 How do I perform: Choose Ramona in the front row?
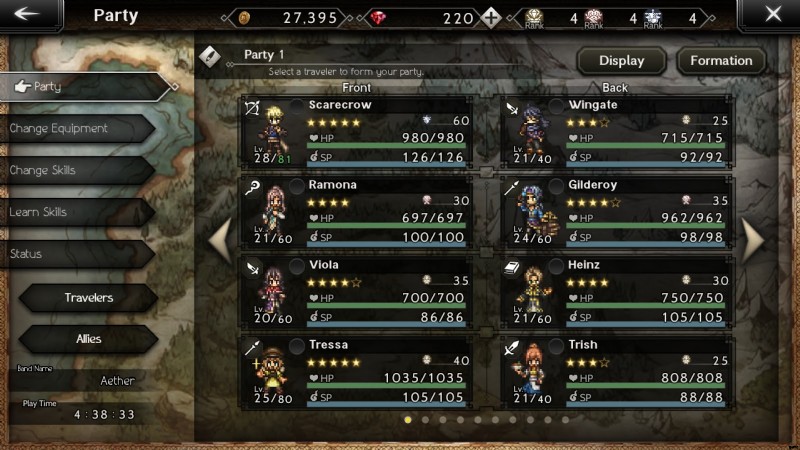coord(357,211)
